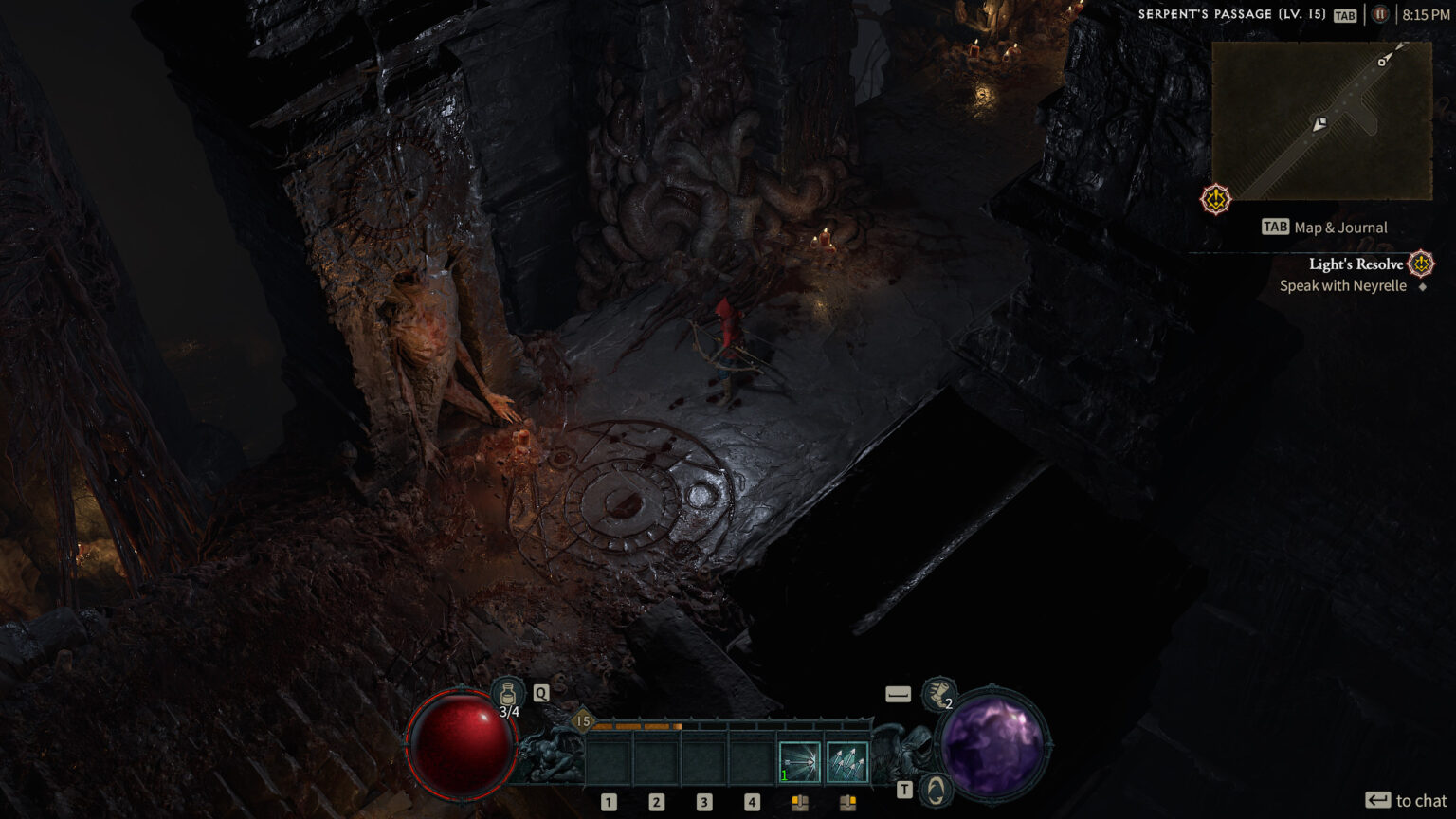Click the purple energy resource orb
The image size is (1456, 819).
pos(994,747)
